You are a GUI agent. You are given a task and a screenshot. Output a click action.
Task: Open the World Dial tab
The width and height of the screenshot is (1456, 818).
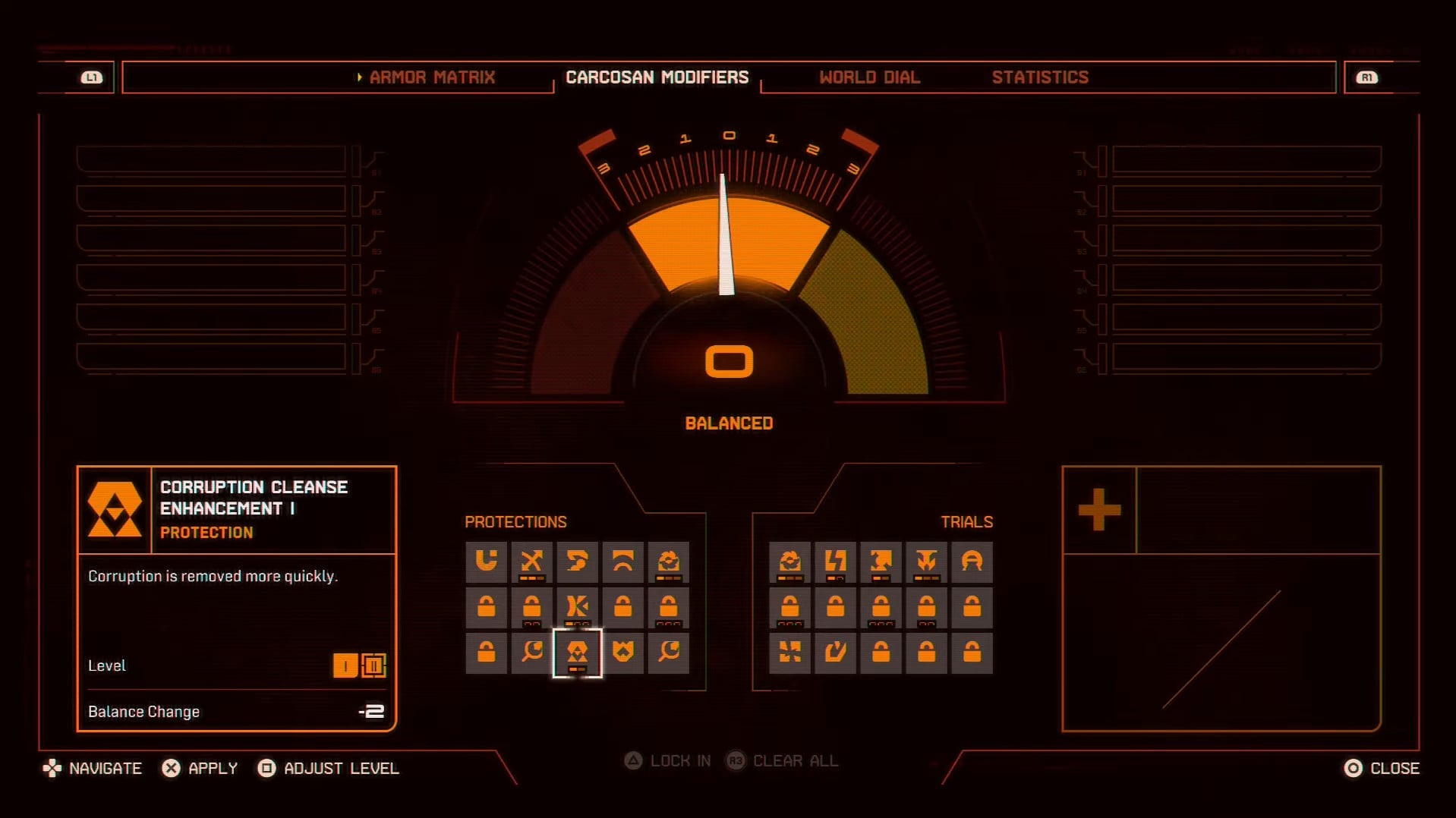(x=869, y=77)
